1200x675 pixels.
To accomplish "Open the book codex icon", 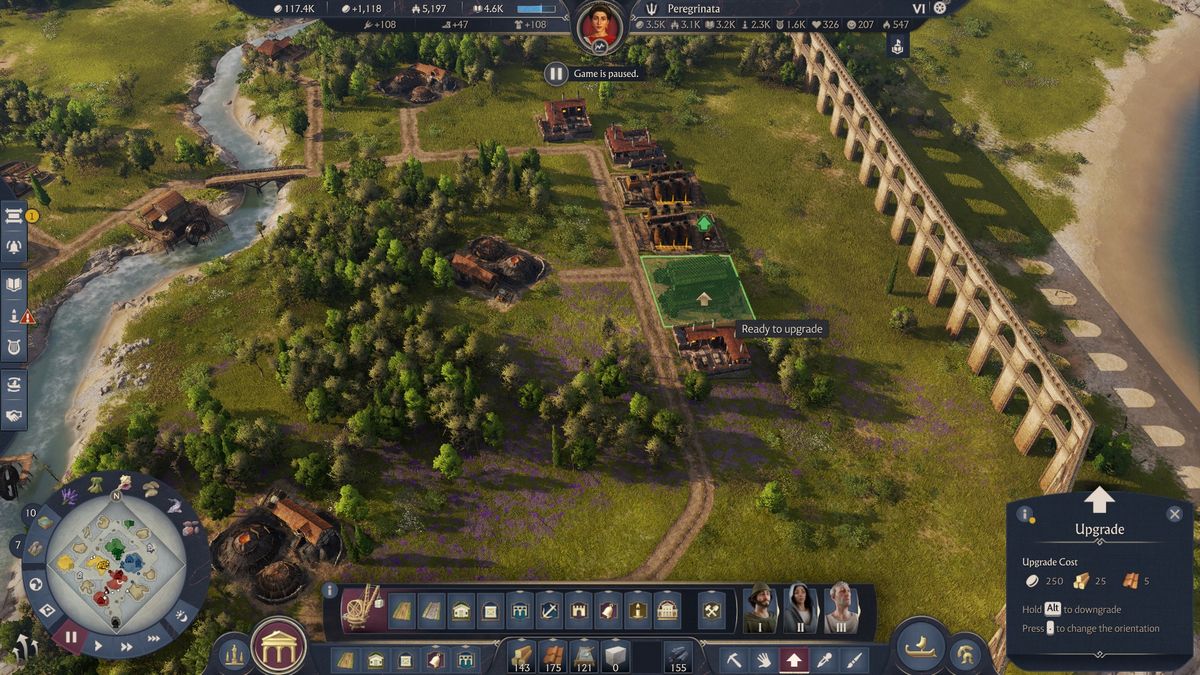I will coord(14,284).
